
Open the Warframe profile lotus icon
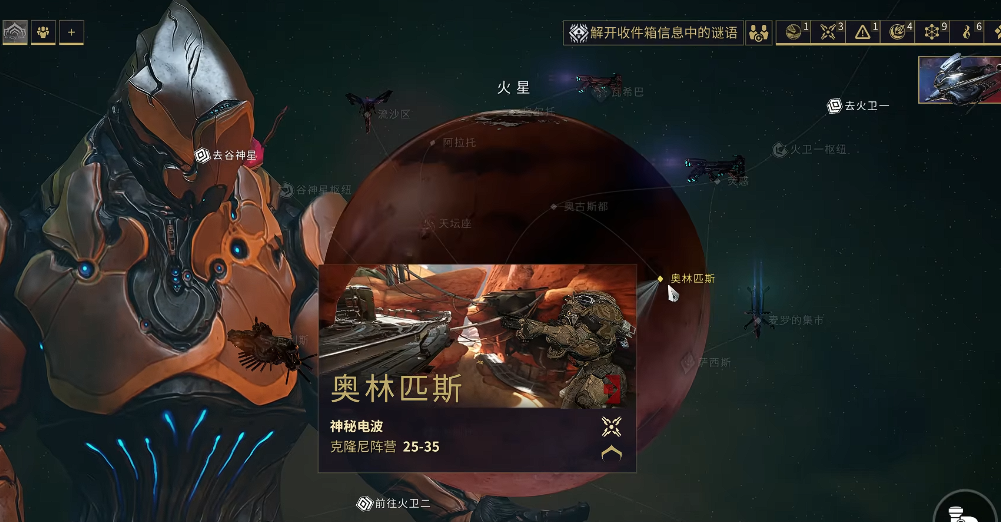pyautogui.click(x=15, y=33)
